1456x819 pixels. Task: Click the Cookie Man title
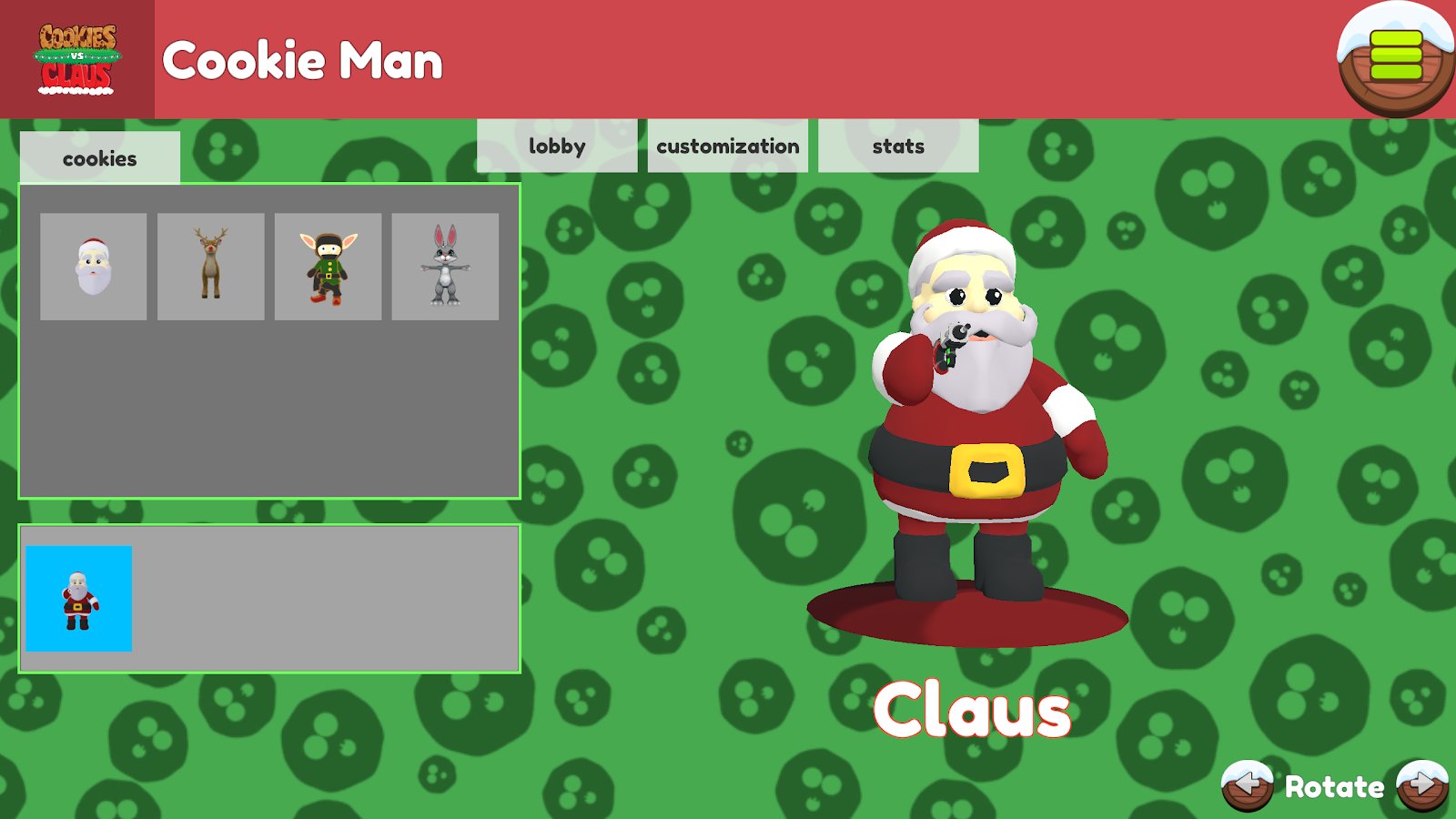pyautogui.click(x=303, y=63)
